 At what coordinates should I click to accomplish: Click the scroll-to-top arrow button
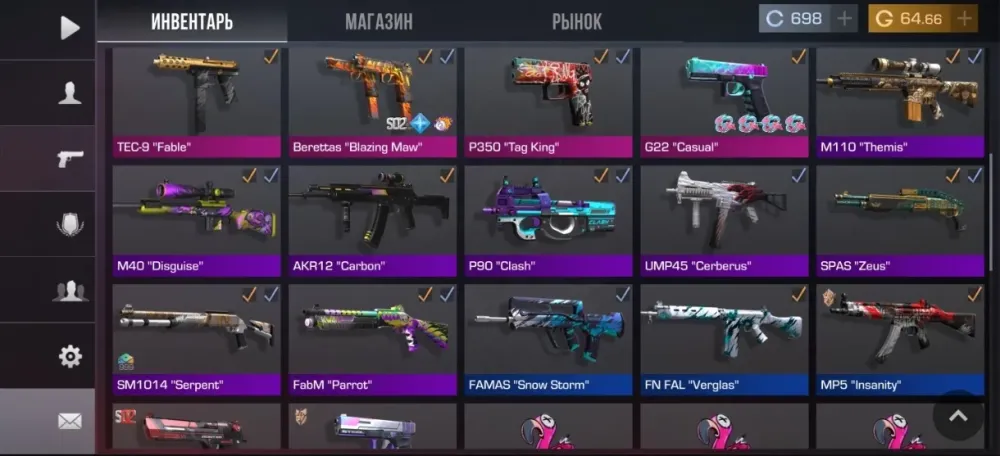coord(958,416)
